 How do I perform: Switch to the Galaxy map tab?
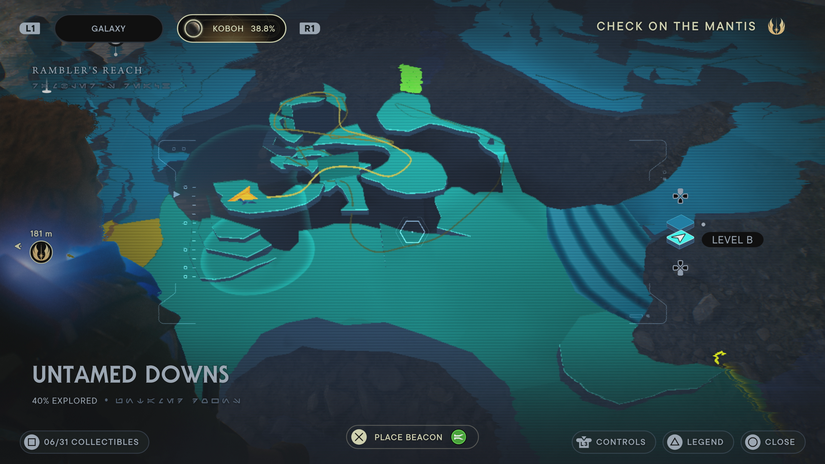(x=108, y=29)
